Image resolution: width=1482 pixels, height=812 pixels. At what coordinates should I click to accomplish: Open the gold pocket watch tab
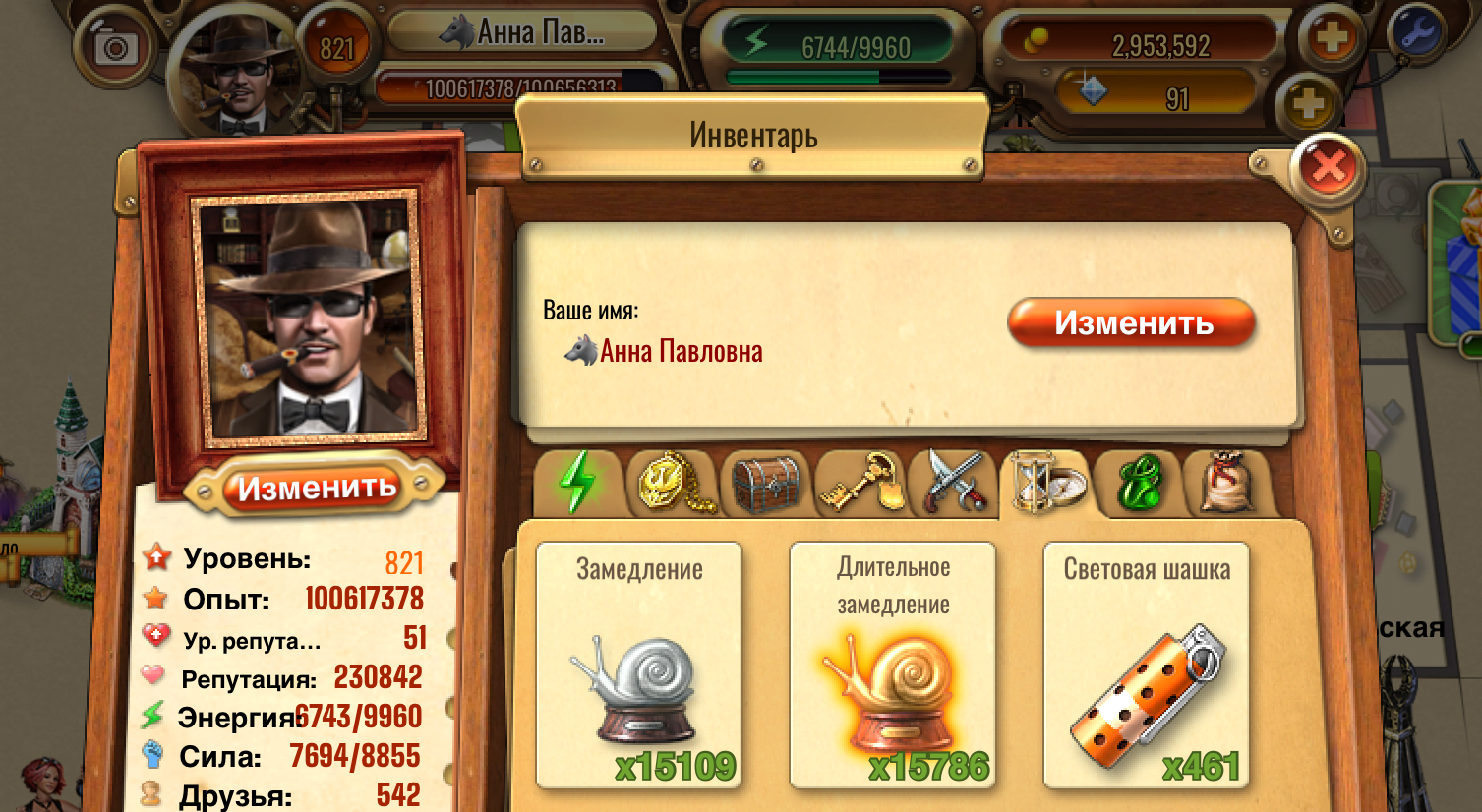[x=674, y=483]
